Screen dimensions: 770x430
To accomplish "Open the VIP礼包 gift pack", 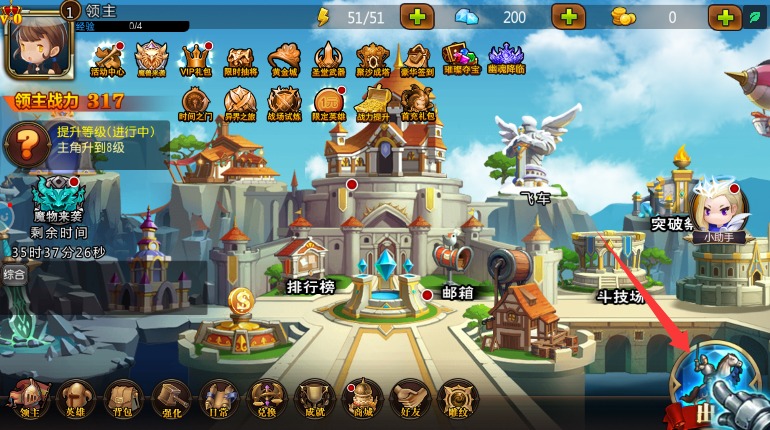I will coord(196,59).
